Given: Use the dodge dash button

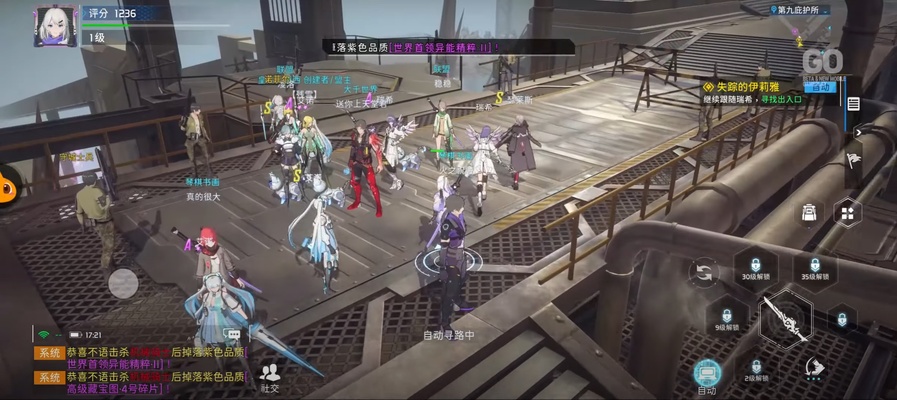Looking at the screenshot, I should pos(815,369).
